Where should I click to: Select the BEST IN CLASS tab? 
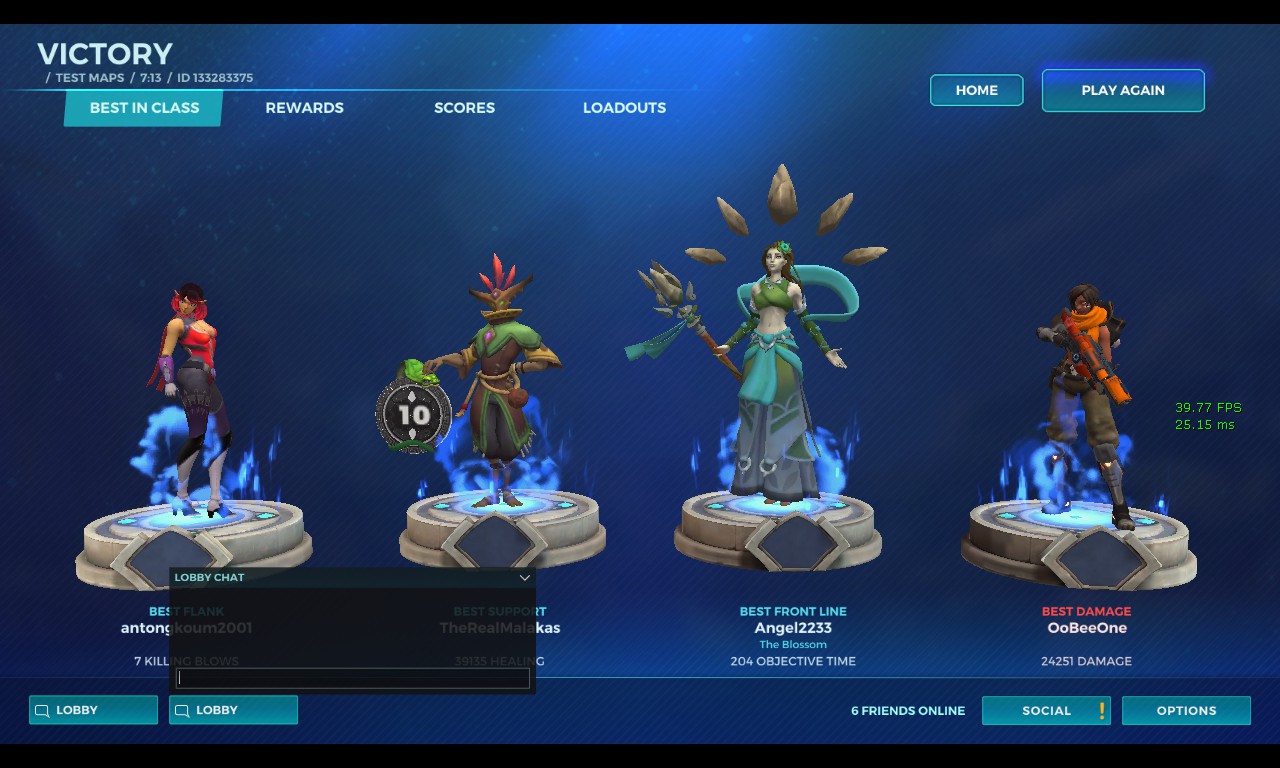(x=142, y=108)
